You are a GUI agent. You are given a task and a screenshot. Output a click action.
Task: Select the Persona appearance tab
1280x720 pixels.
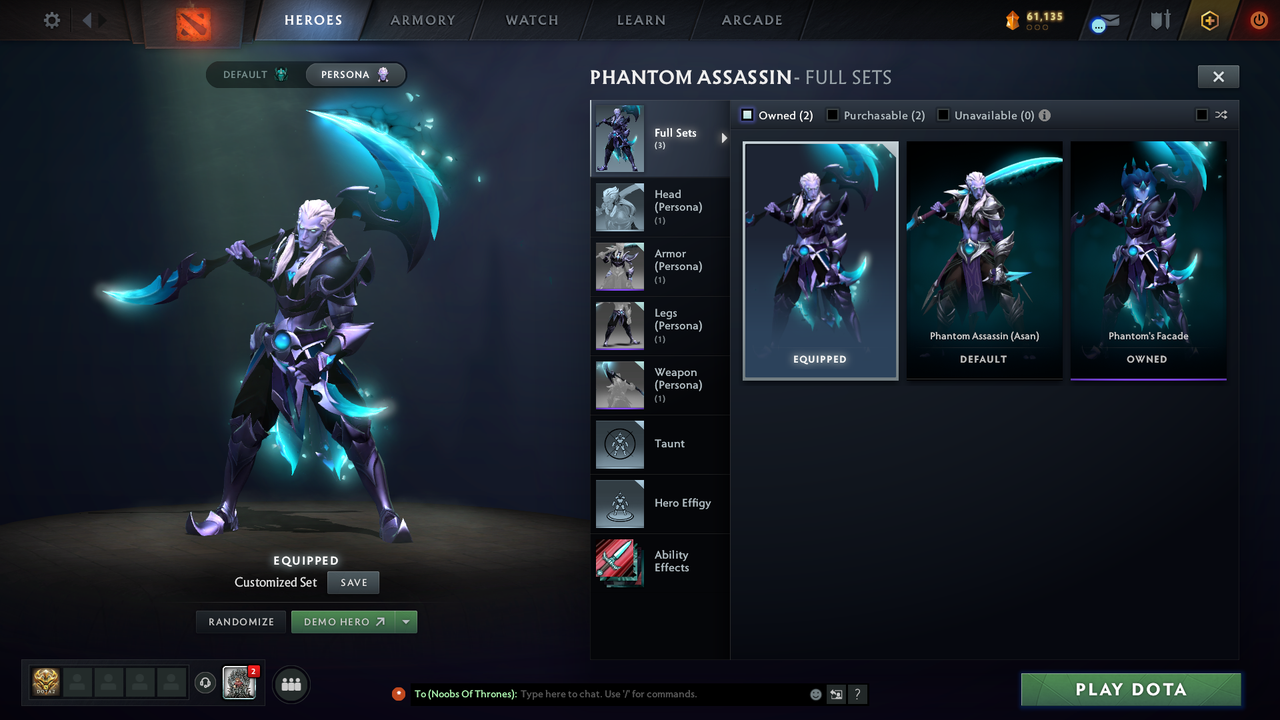click(355, 74)
